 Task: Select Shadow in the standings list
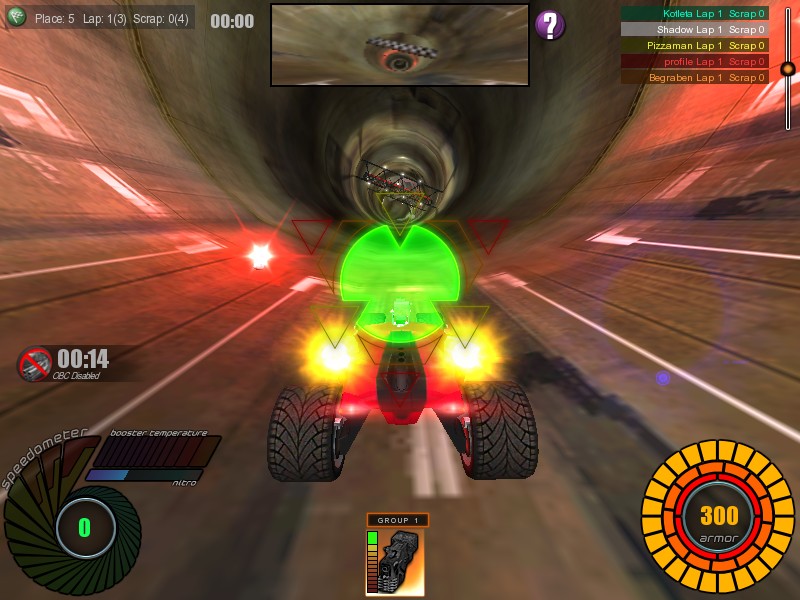point(694,30)
